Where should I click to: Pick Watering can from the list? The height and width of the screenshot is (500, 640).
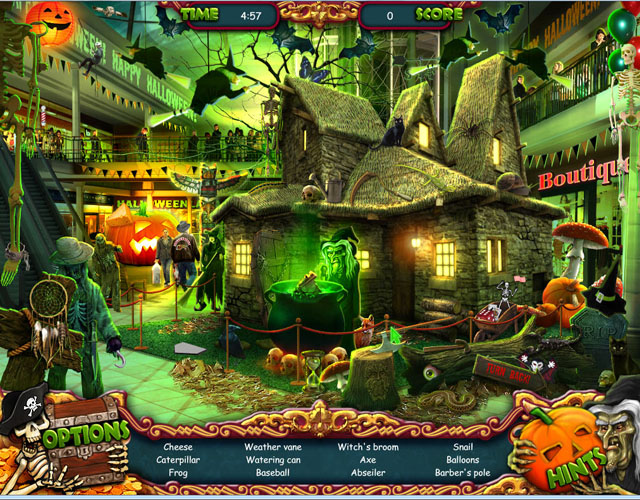tap(273, 460)
